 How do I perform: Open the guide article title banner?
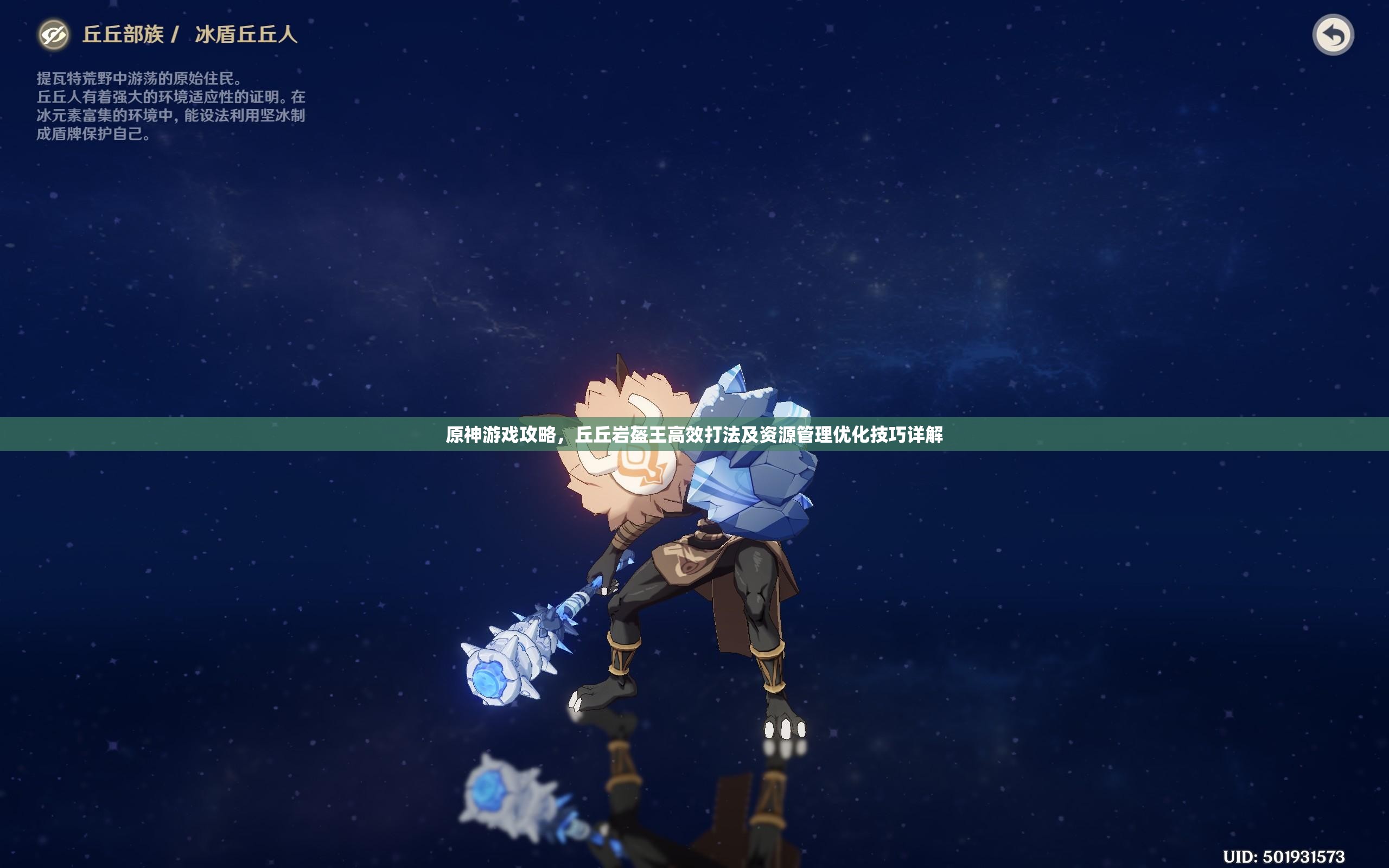(x=694, y=435)
